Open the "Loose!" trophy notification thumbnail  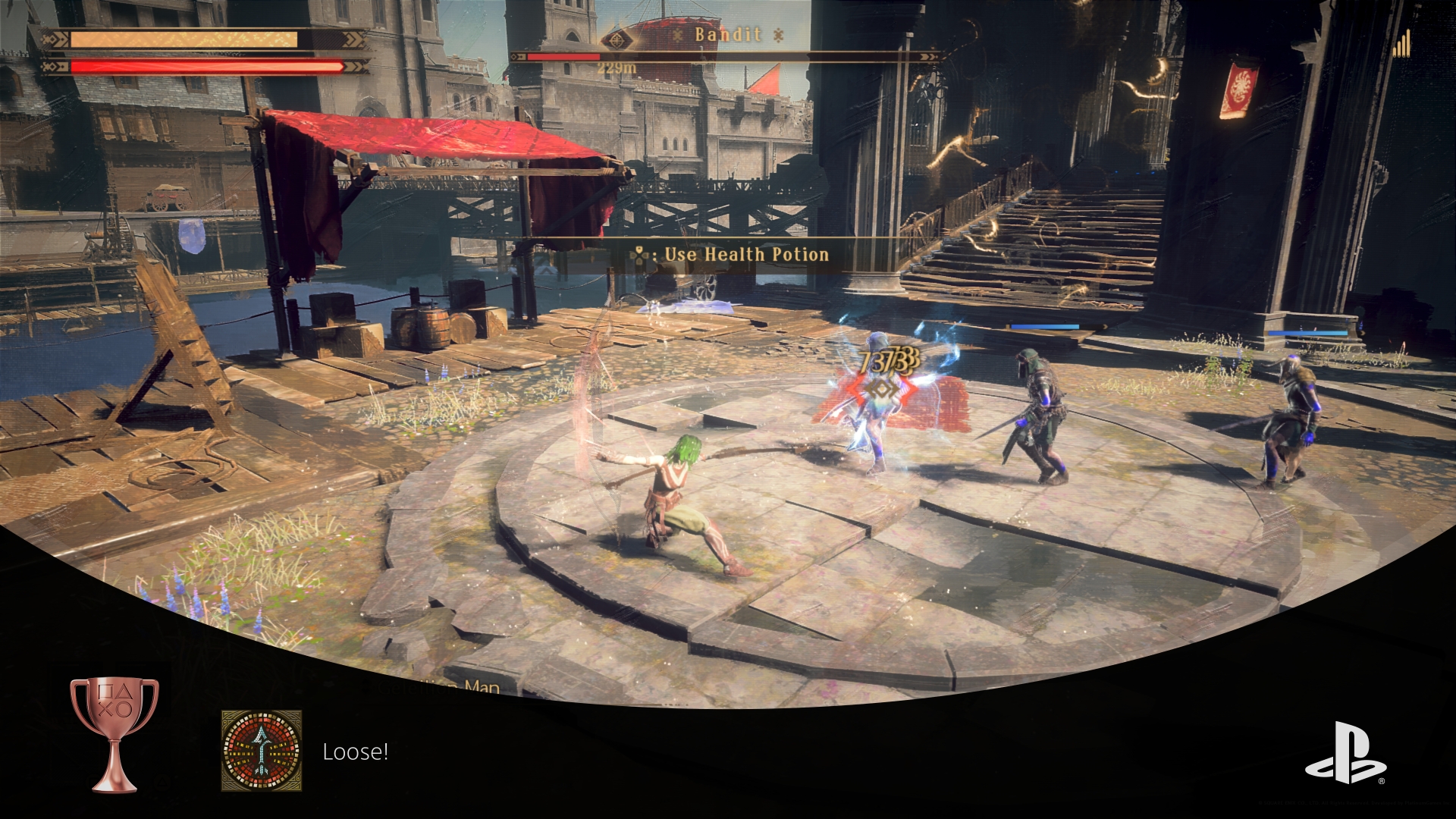pyautogui.click(x=262, y=750)
